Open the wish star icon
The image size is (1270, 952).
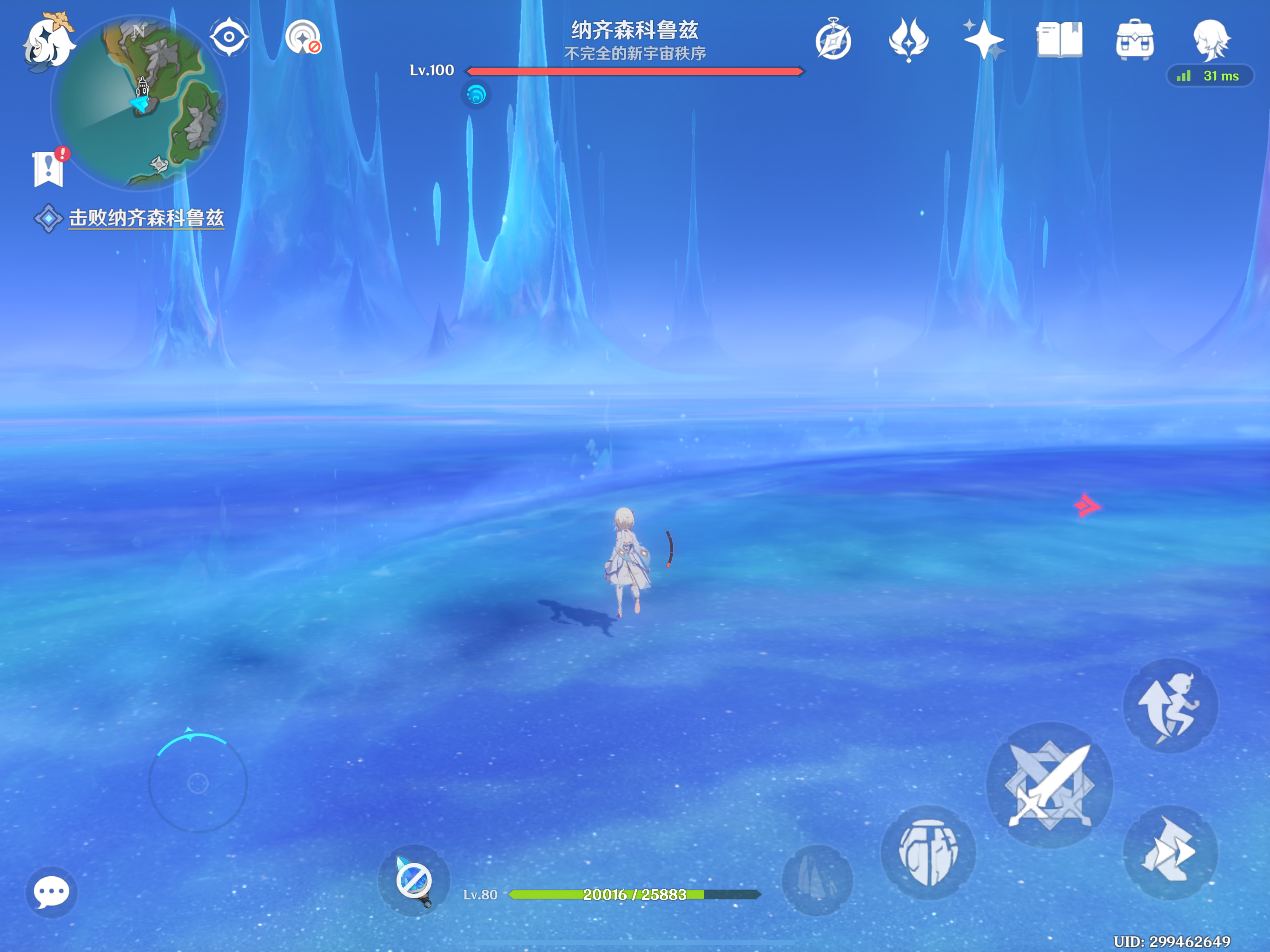coord(984,40)
